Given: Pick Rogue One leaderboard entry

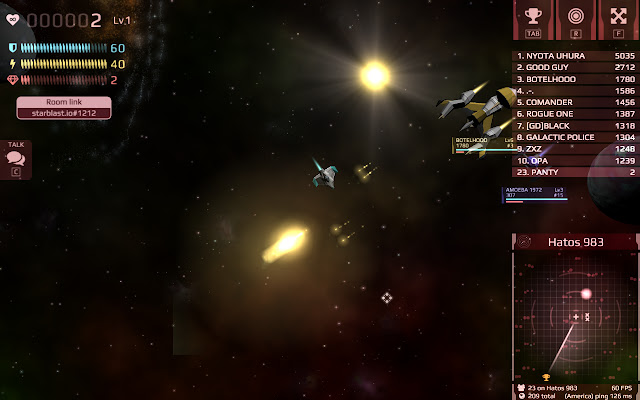Looking at the screenshot, I should coord(575,114).
